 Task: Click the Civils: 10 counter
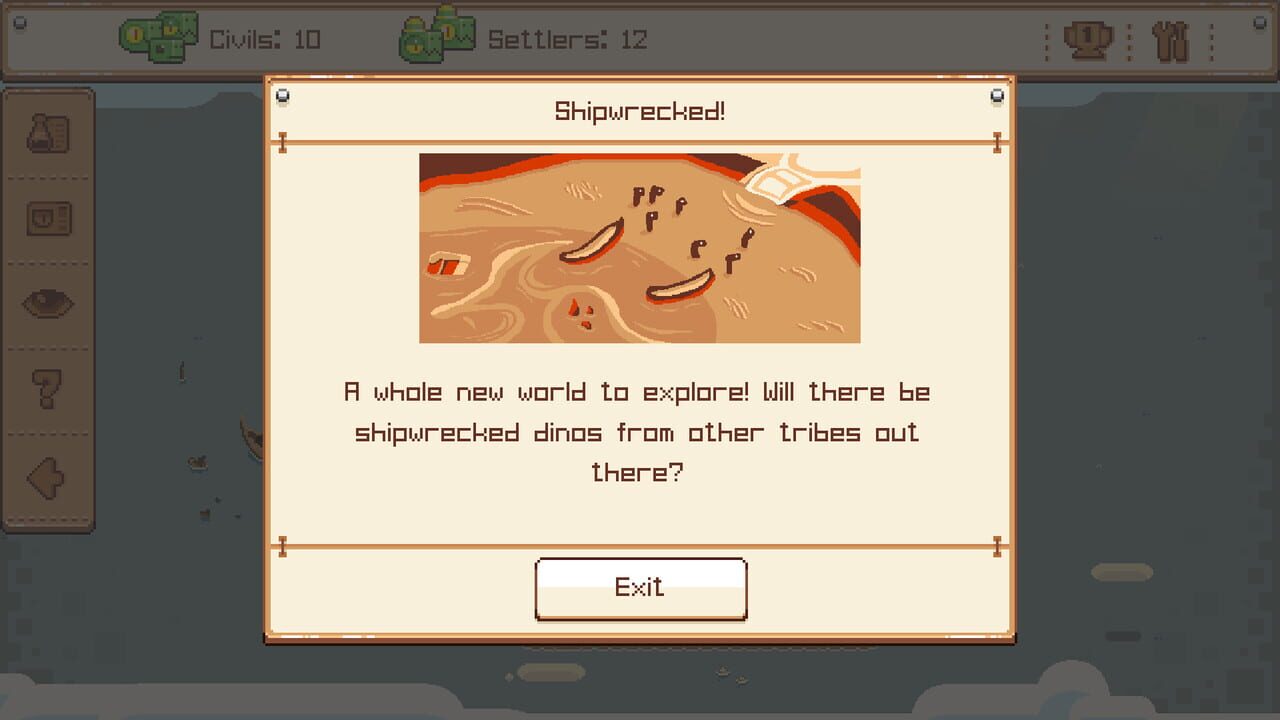(265, 40)
